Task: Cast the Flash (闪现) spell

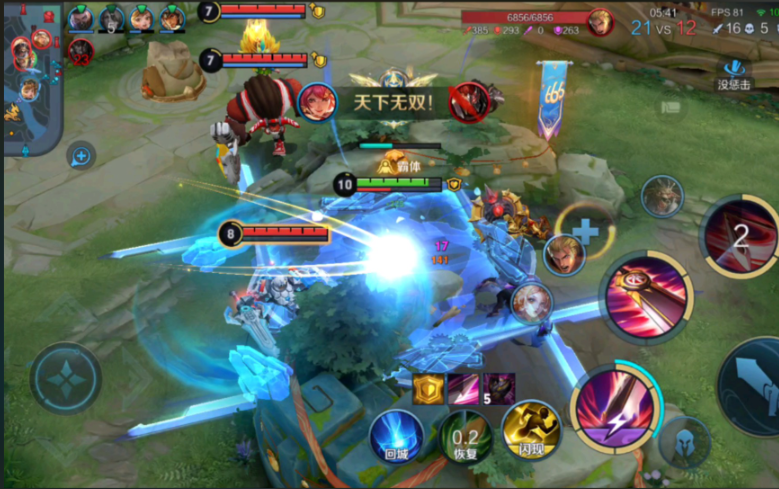Action: point(529,430)
